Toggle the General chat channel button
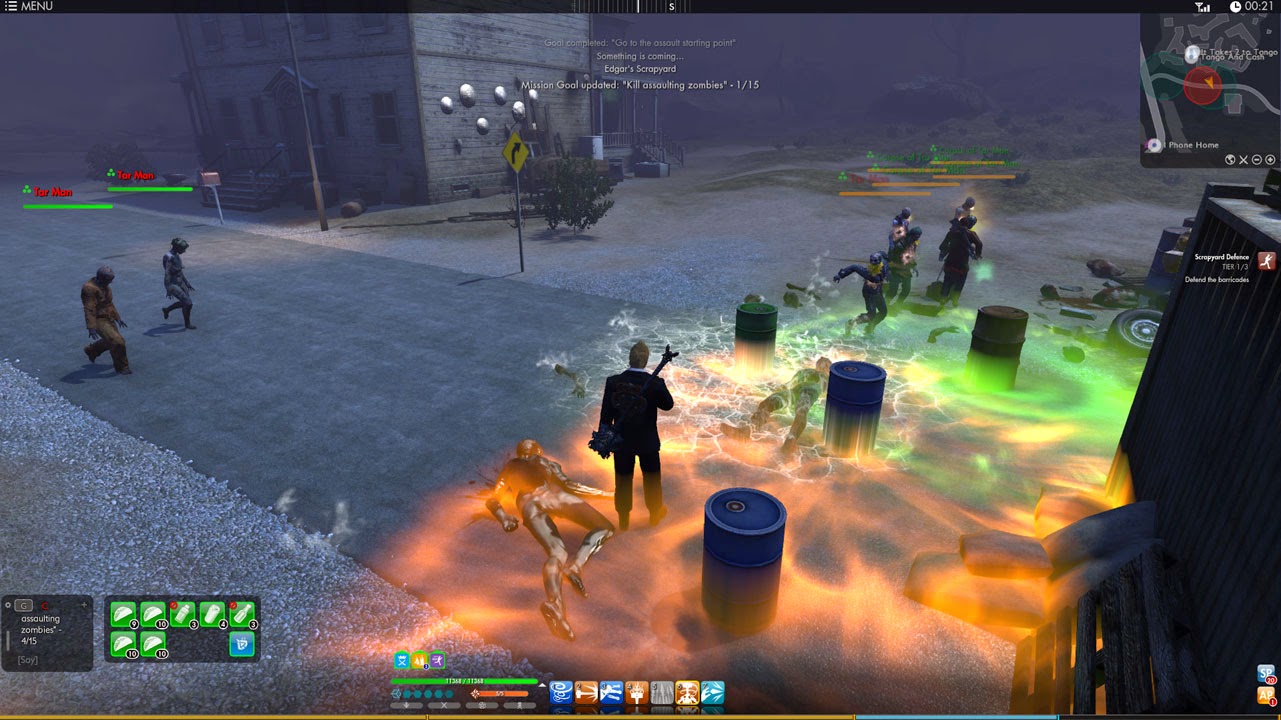Viewport: 1281px width, 720px height. [23, 605]
